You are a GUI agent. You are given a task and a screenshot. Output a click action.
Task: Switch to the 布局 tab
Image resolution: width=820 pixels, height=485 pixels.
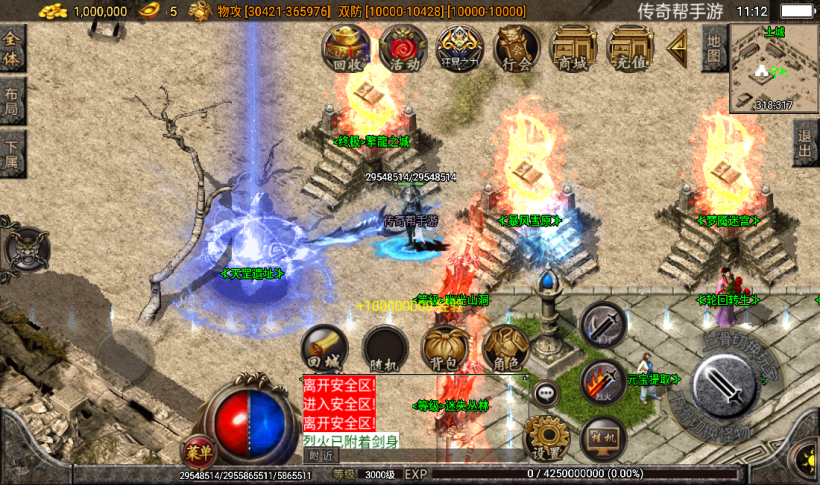click(12, 101)
